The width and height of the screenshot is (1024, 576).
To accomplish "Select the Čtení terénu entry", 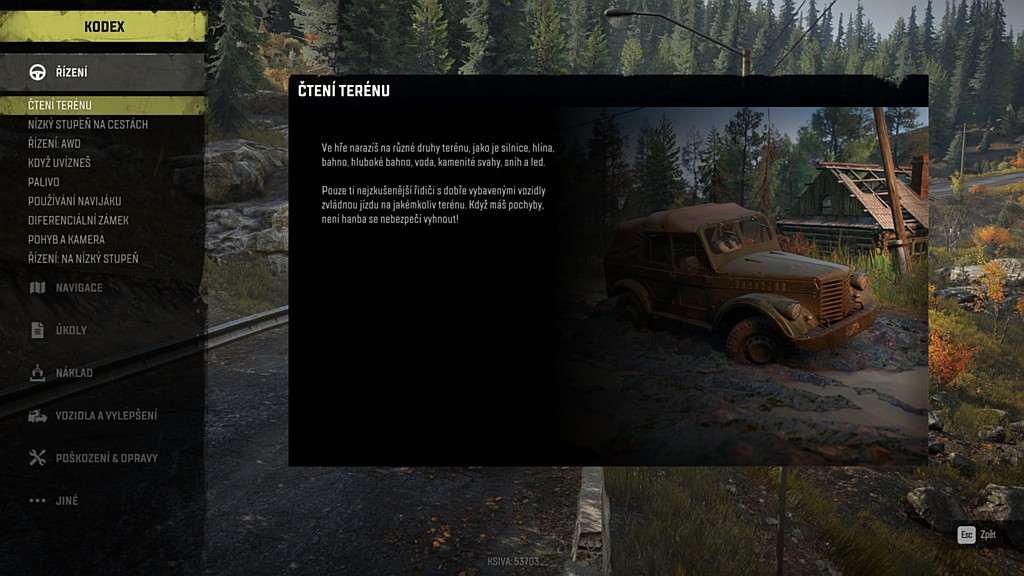I will 60,105.
